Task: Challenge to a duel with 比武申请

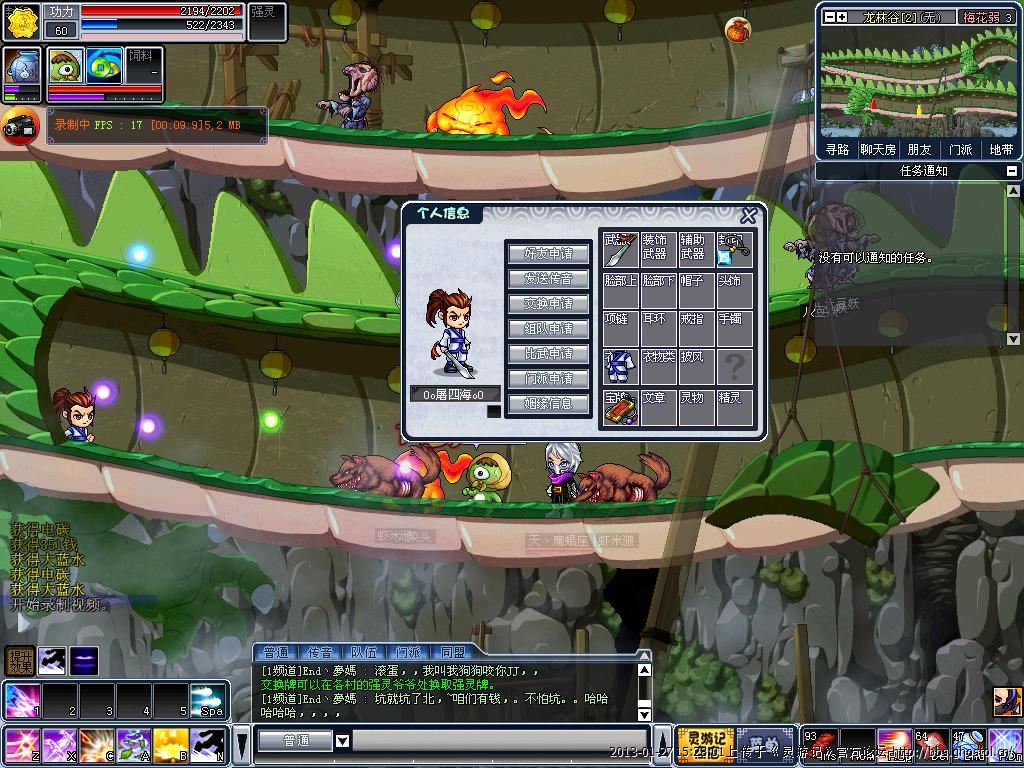Action: coord(548,353)
